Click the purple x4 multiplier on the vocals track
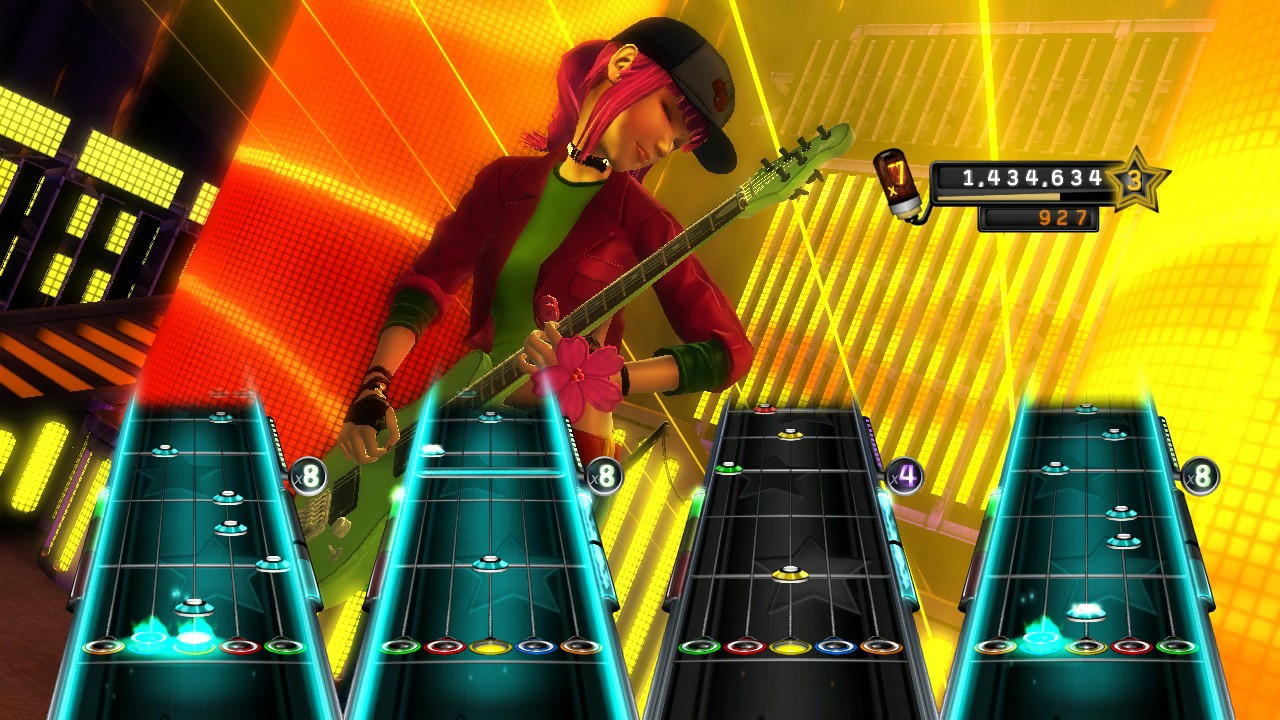This screenshot has height=720, width=1280. coord(905,475)
